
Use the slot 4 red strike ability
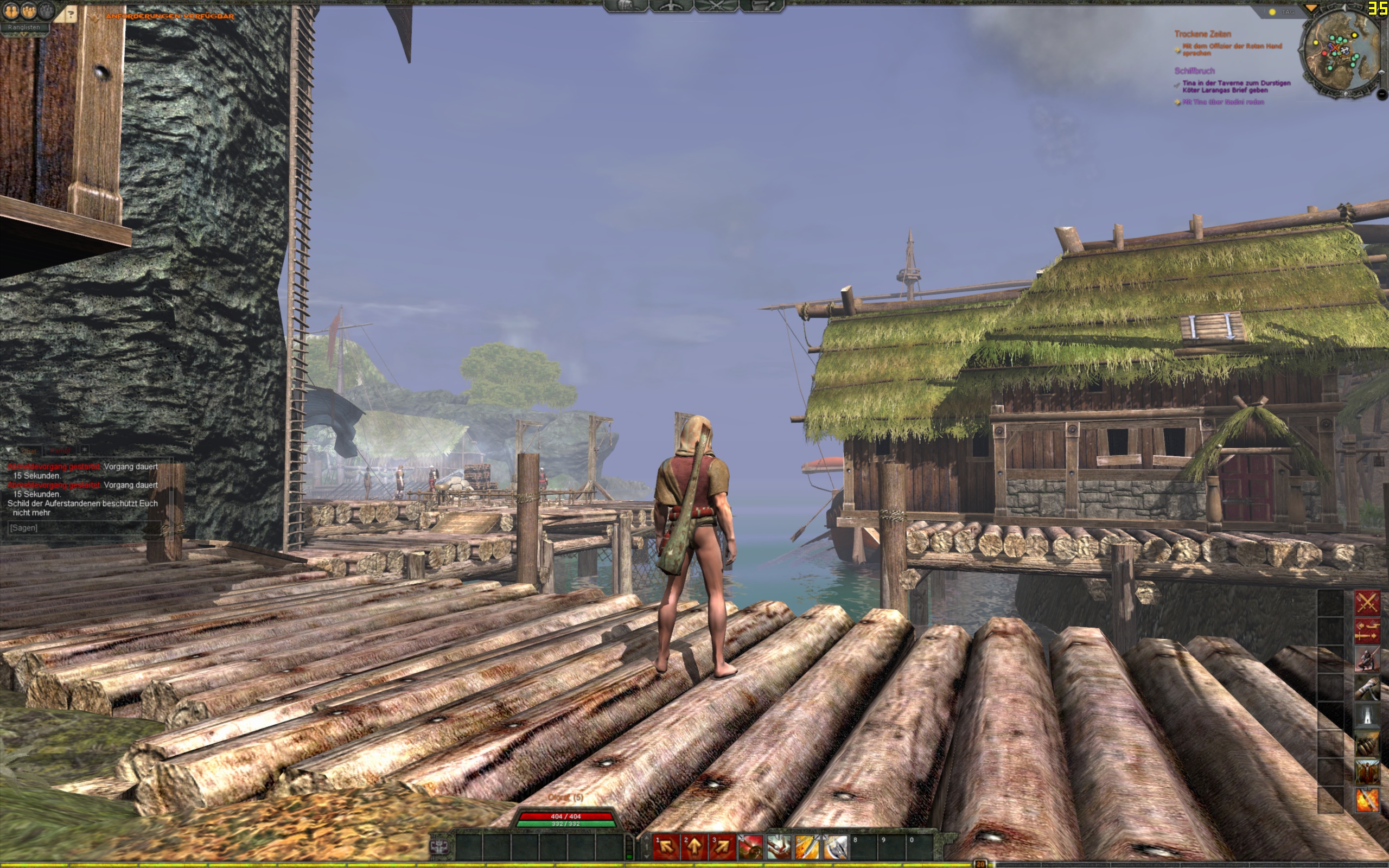point(751,846)
